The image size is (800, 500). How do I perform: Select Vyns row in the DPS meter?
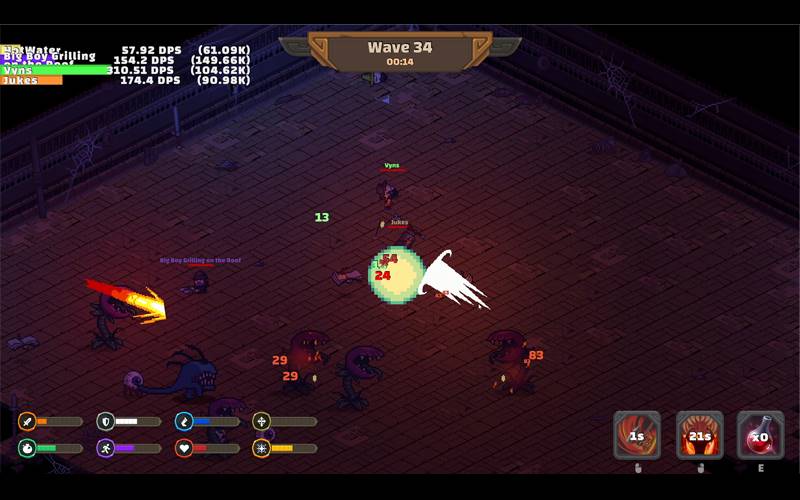pyautogui.click(x=125, y=70)
